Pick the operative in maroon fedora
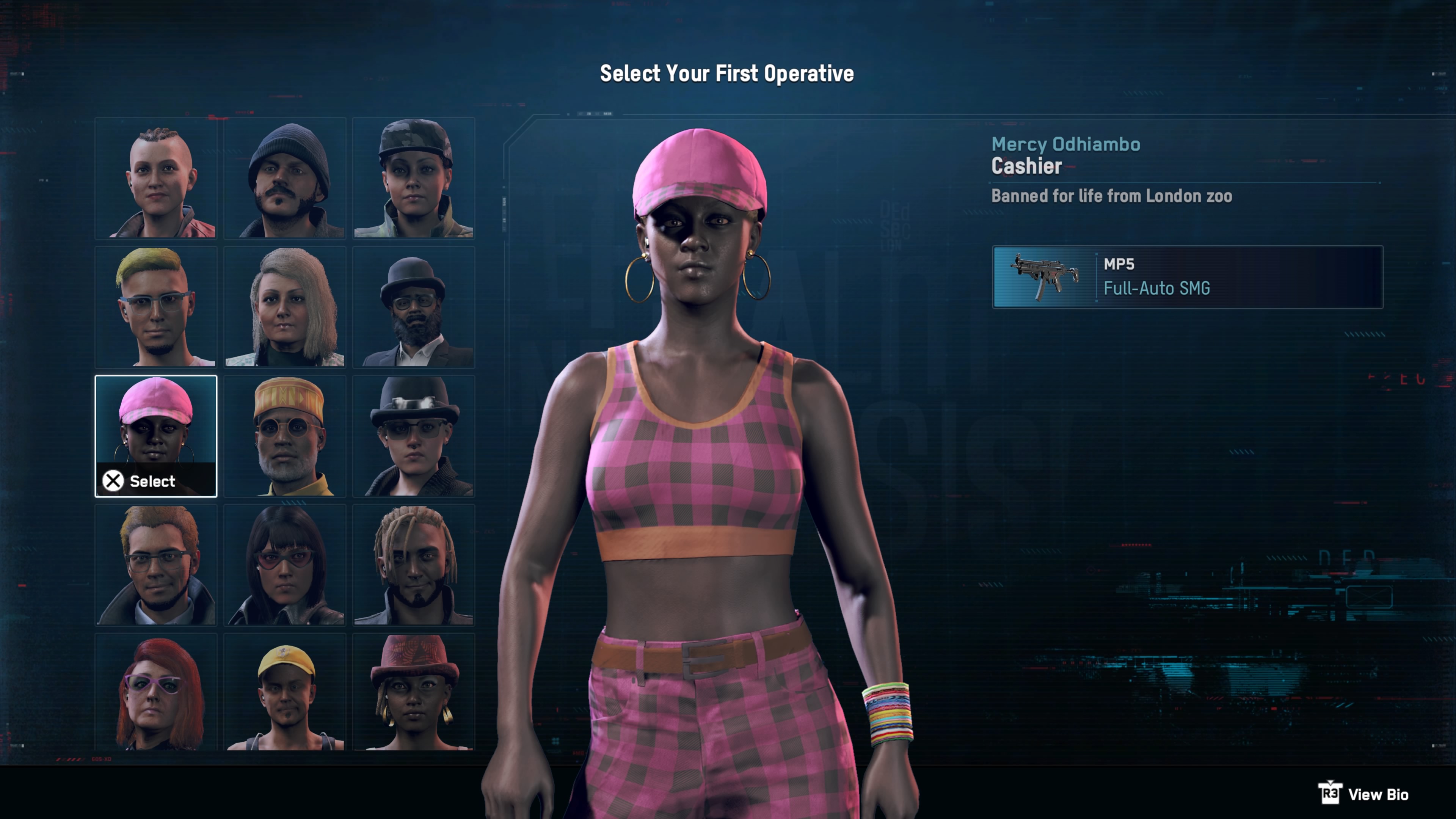Viewport: 1456px width, 819px height. (x=414, y=692)
